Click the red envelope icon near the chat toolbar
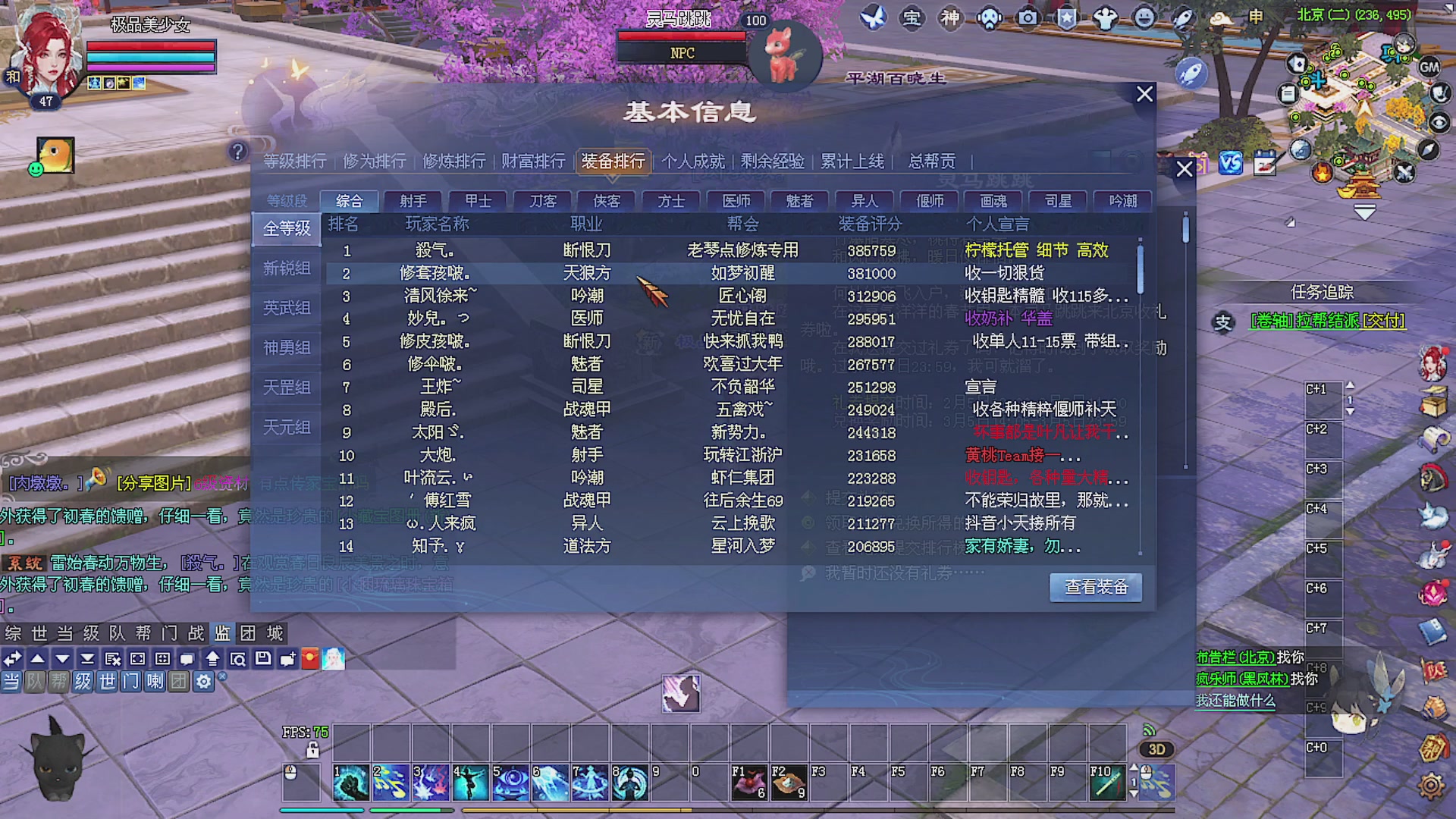Screen dimensions: 1456x819 311,659
